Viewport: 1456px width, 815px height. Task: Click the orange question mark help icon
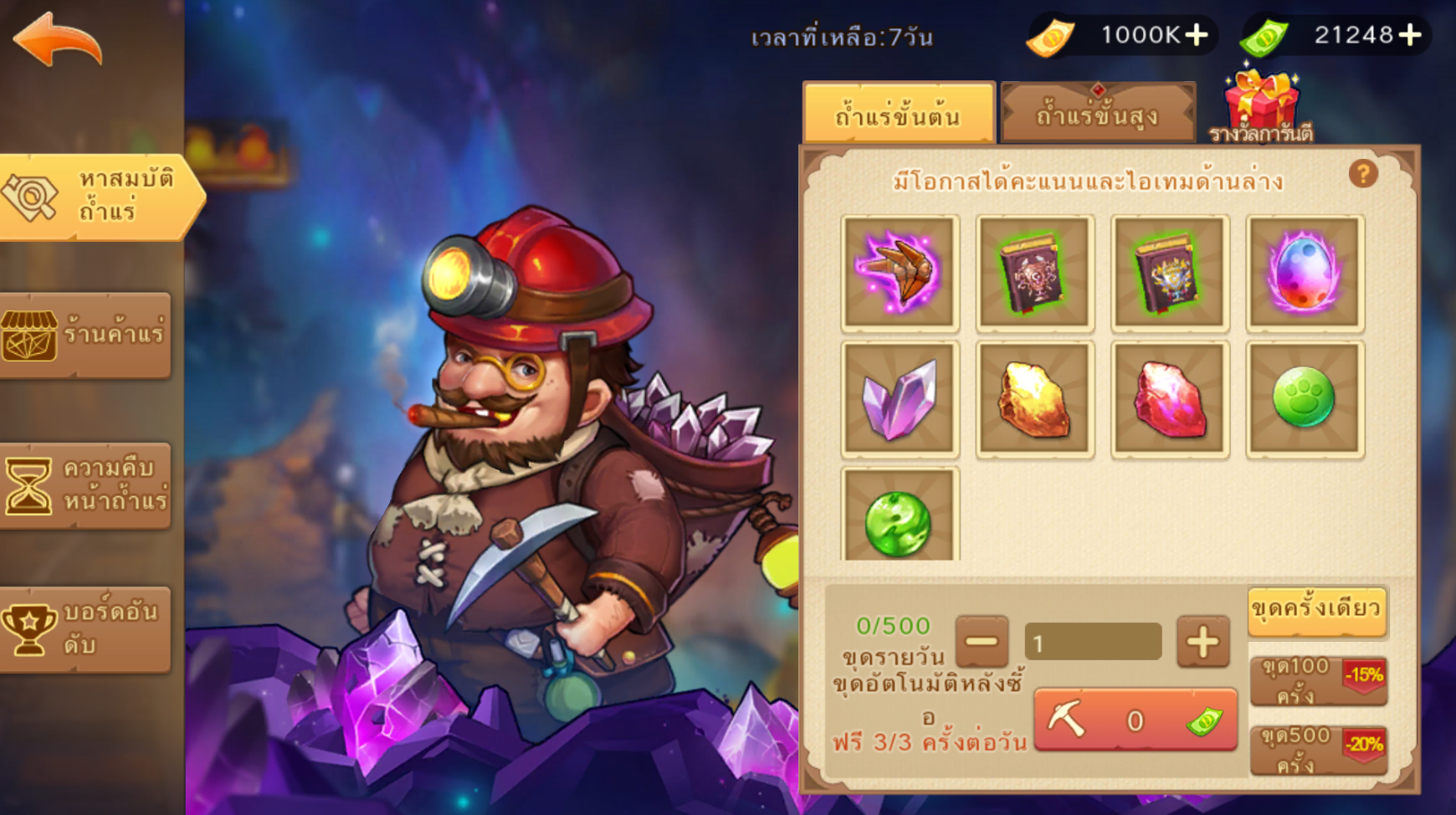[1363, 174]
